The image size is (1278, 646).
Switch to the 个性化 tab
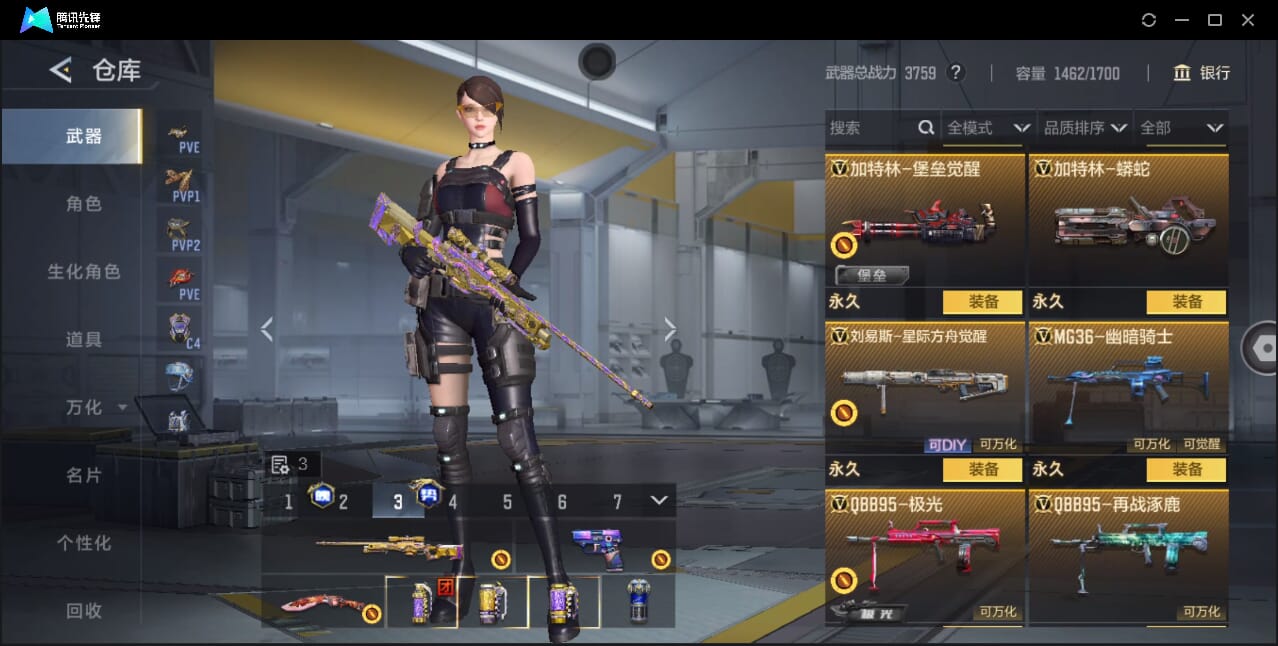pos(83,543)
